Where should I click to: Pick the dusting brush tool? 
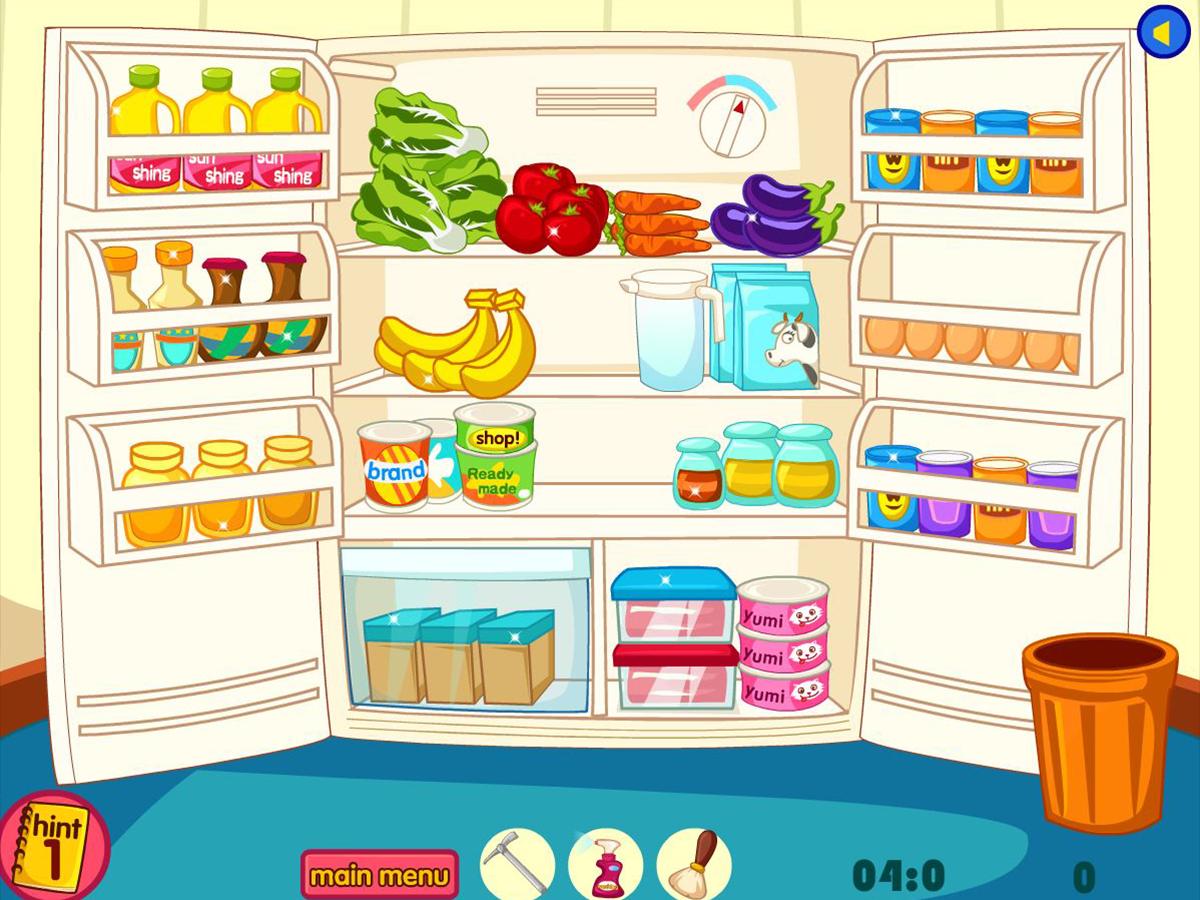(693, 863)
